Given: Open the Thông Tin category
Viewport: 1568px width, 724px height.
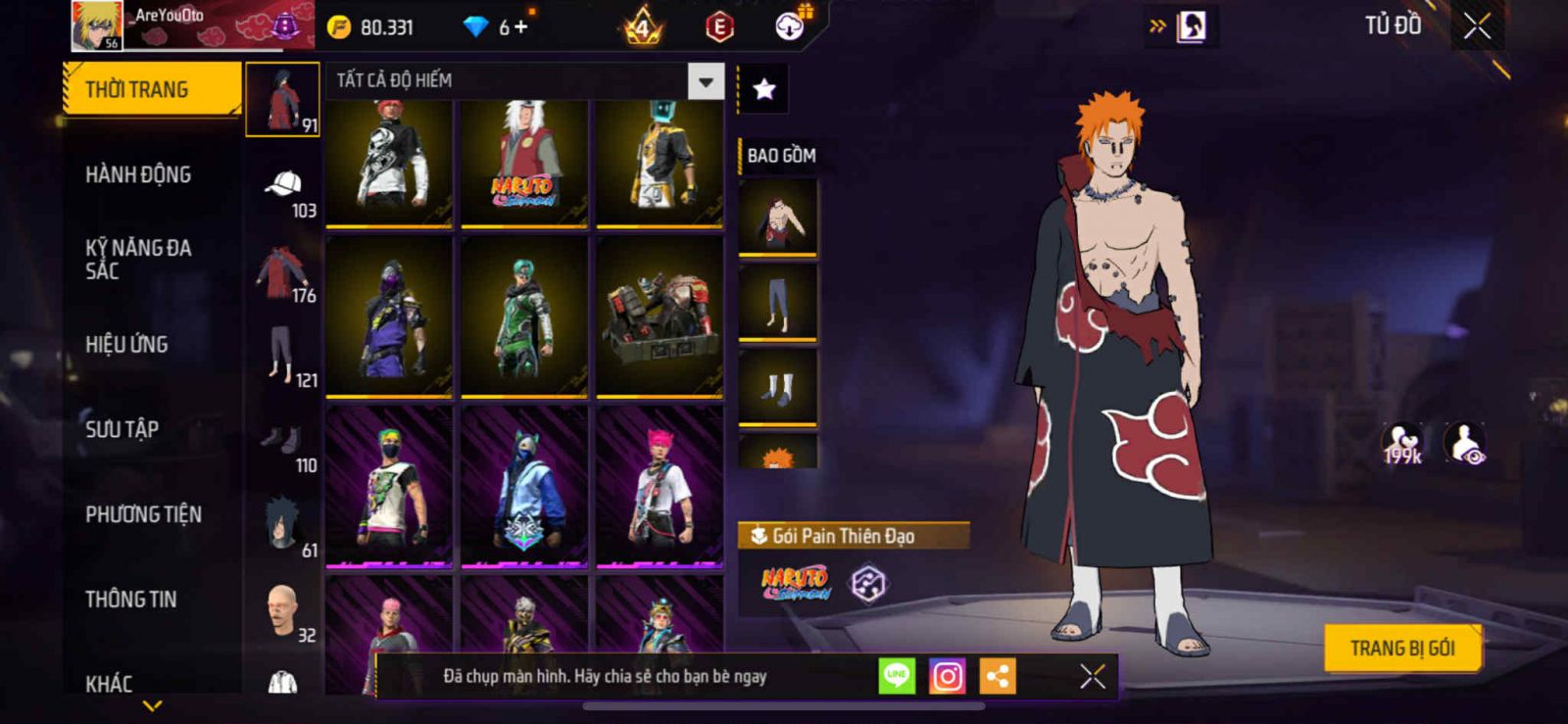Looking at the screenshot, I should click(130, 600).
